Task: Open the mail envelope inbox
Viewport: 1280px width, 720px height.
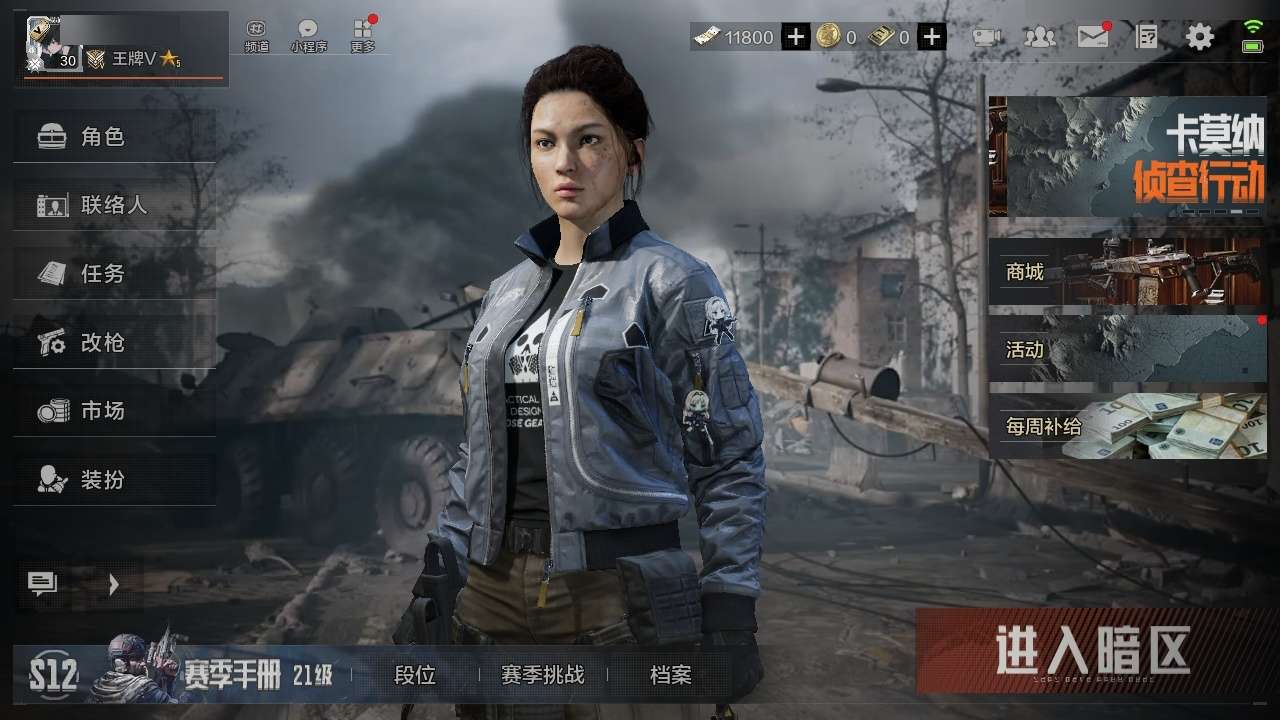Action: (1093, 38)
